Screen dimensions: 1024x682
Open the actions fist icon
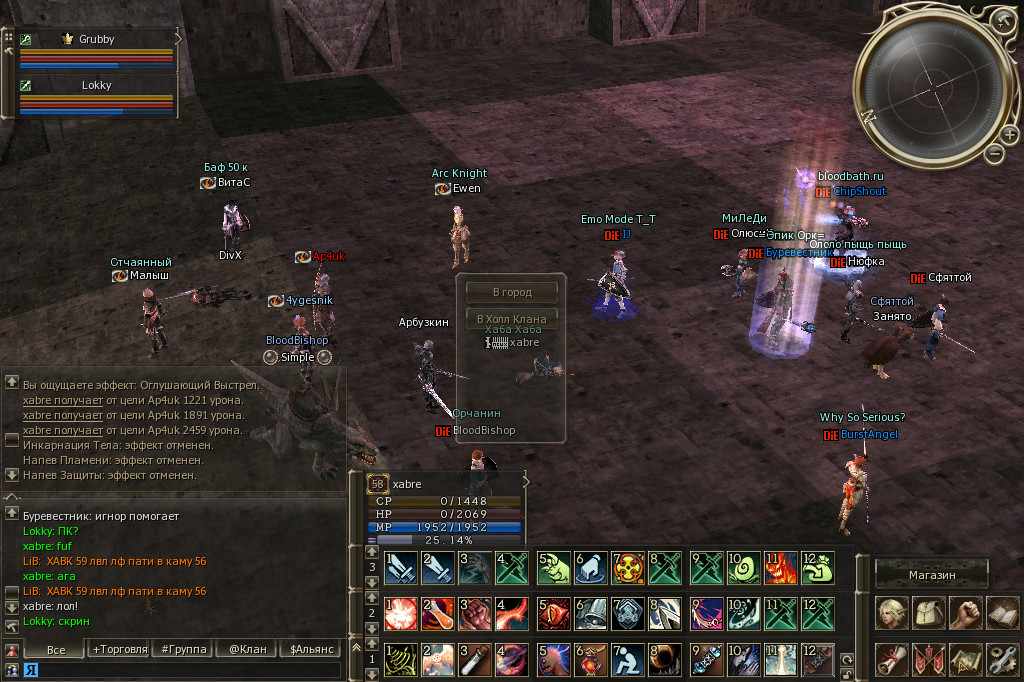coord(965,613)
